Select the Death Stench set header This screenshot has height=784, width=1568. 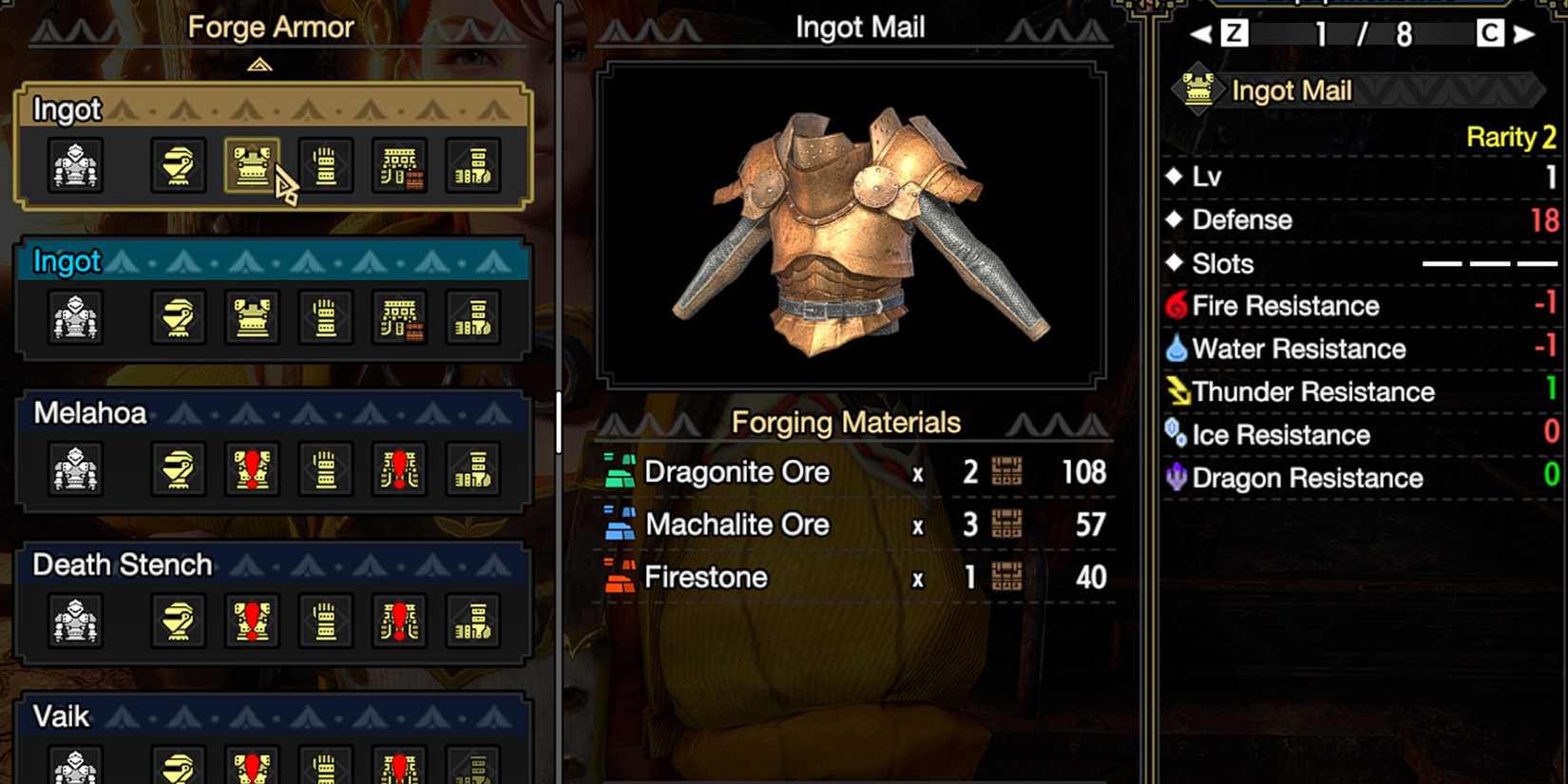coord(121,564)
